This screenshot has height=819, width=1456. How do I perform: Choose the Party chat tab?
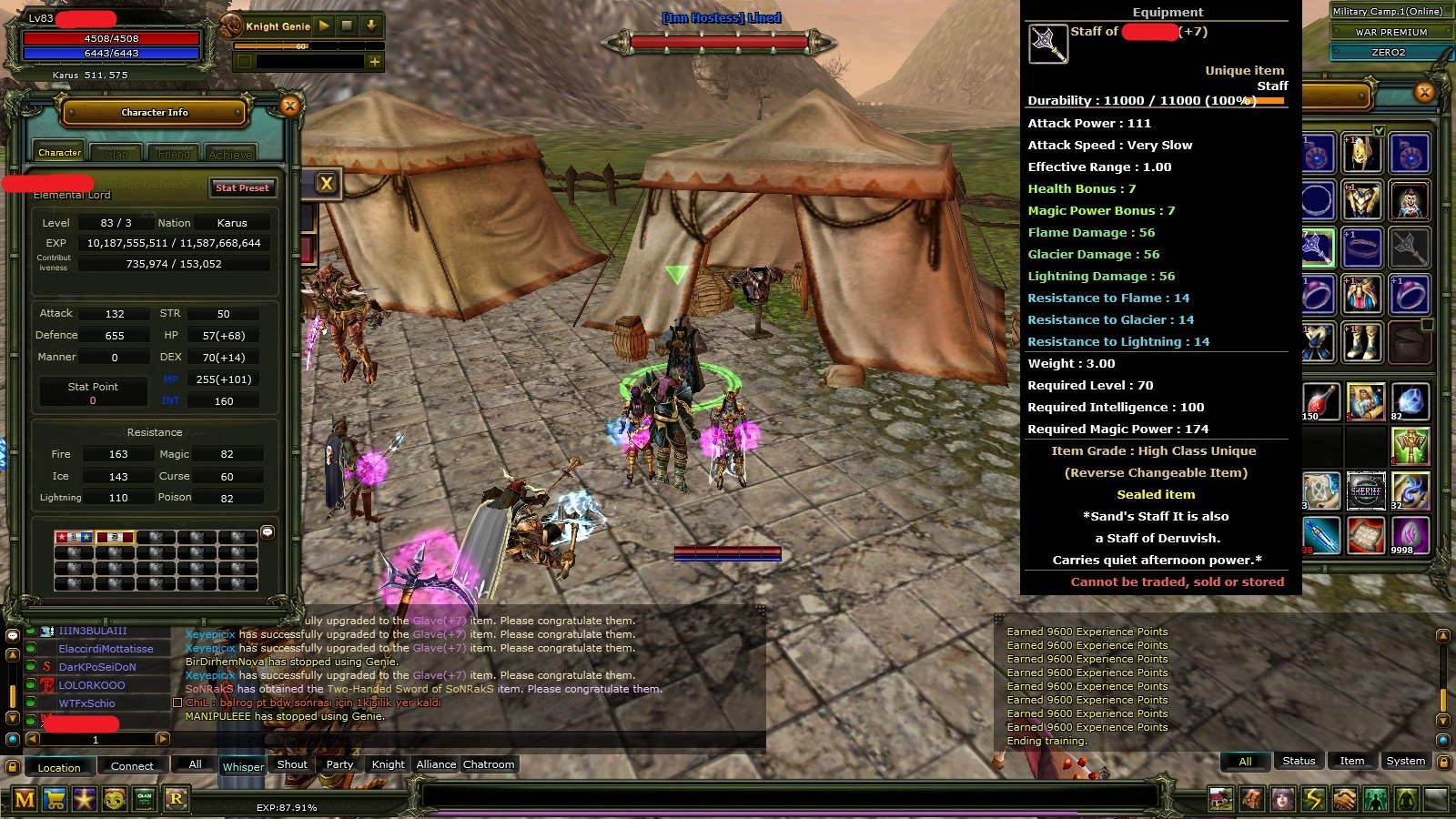point(339,764)
